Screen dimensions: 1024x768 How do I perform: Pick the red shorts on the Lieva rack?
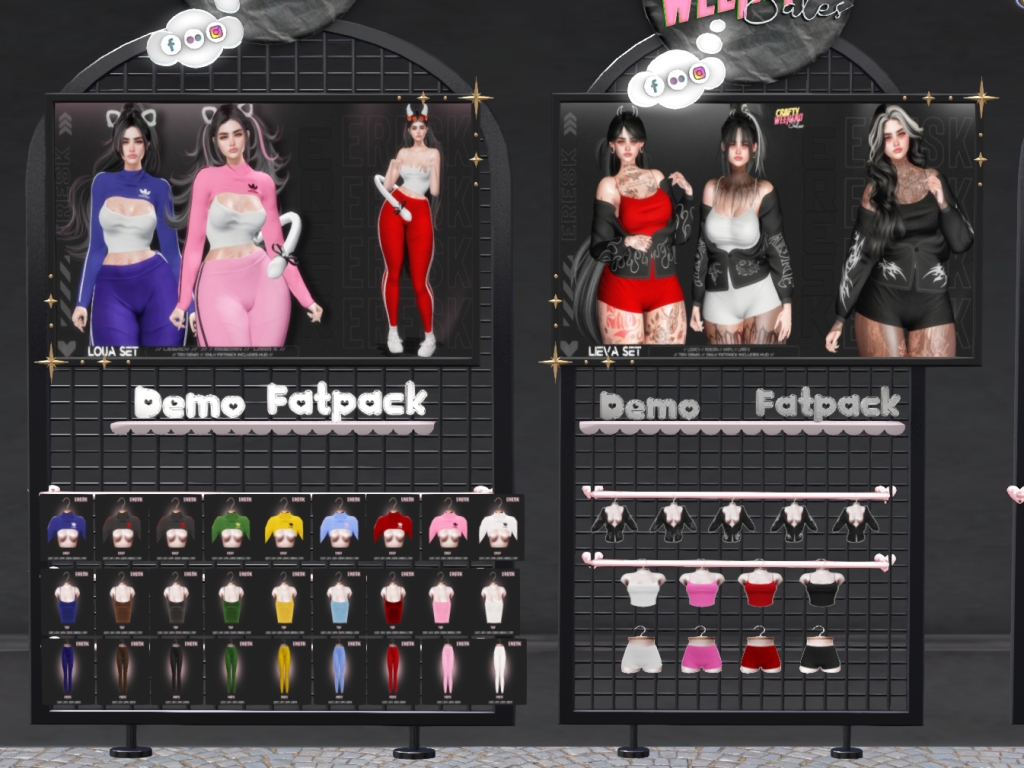click(760, 653)
